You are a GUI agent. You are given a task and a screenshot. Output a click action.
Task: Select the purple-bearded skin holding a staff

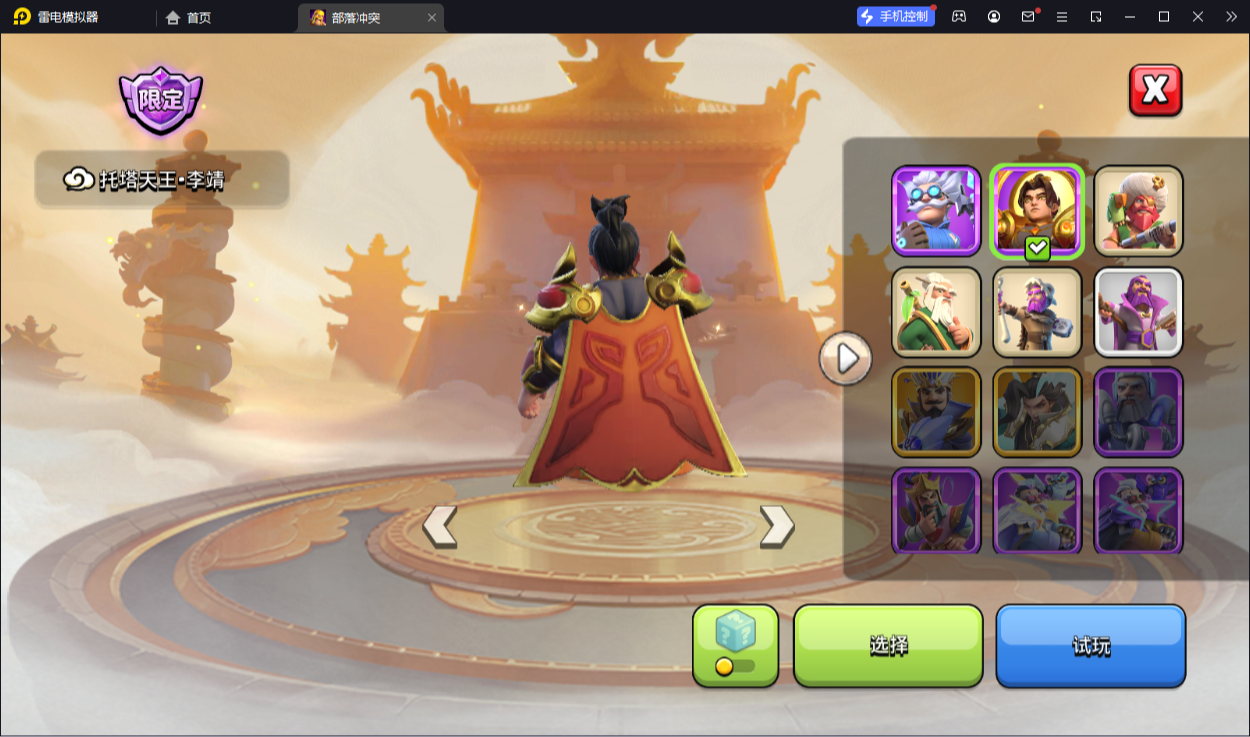click(x=1037, y=311)
